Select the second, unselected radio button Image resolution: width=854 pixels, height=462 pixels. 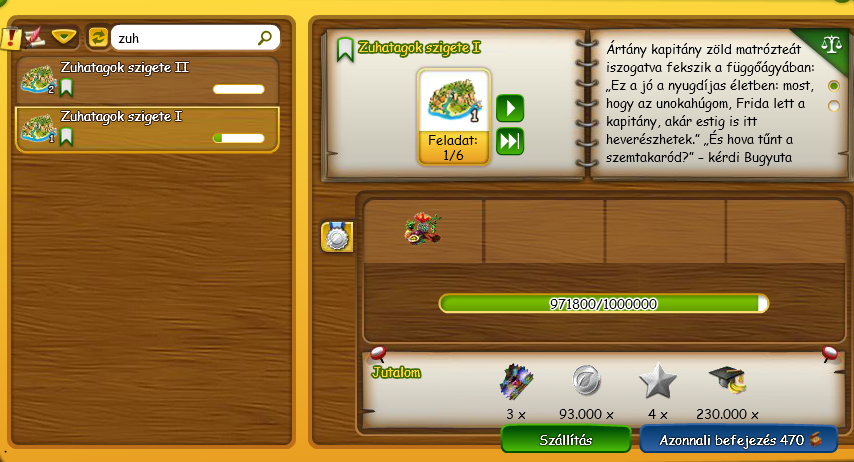833,105
